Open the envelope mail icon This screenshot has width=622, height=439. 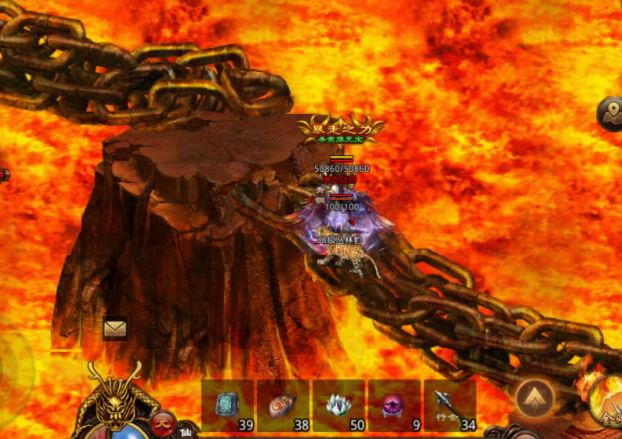click(x=115, y=328)
